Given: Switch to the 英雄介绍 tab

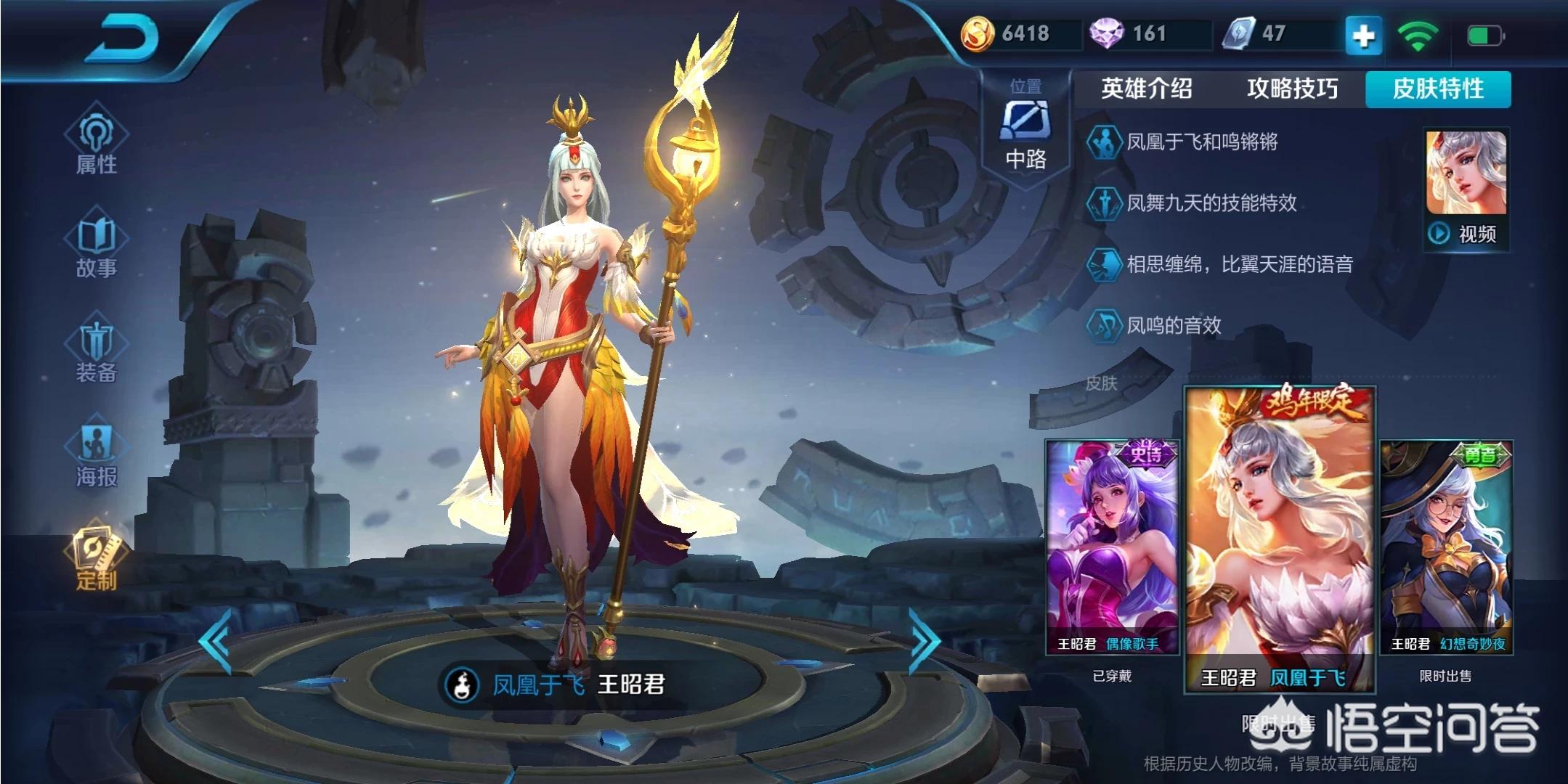Looking at the screenshot, I should (x=1146, y=89).
